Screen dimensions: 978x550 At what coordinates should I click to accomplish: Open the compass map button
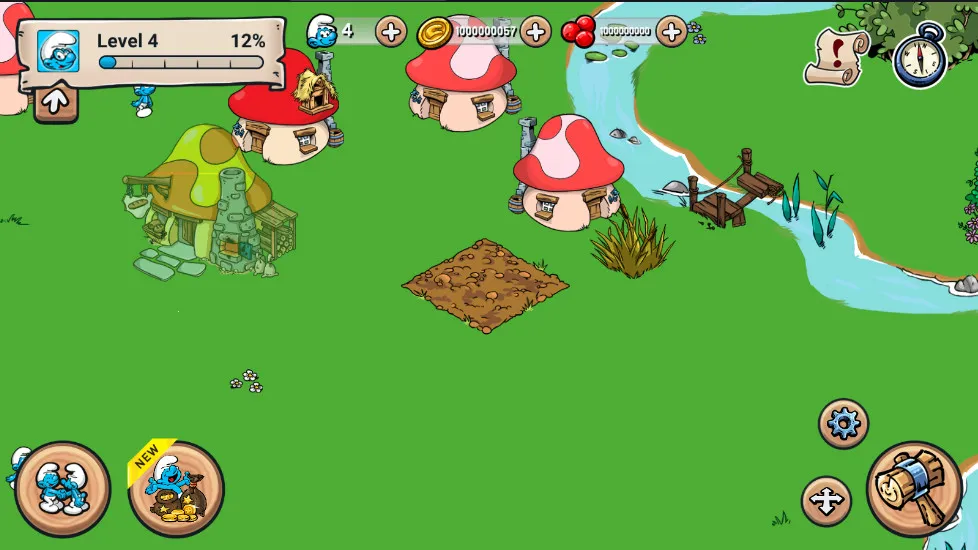(919, 58)
